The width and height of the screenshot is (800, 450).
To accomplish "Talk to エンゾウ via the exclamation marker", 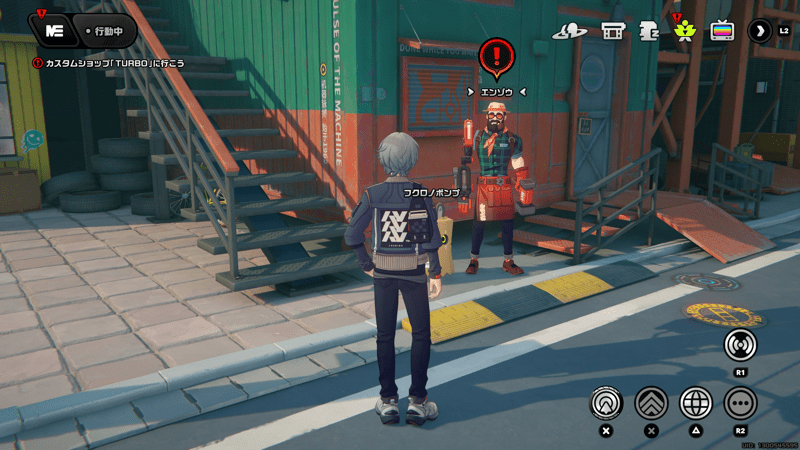I will 496,56.
